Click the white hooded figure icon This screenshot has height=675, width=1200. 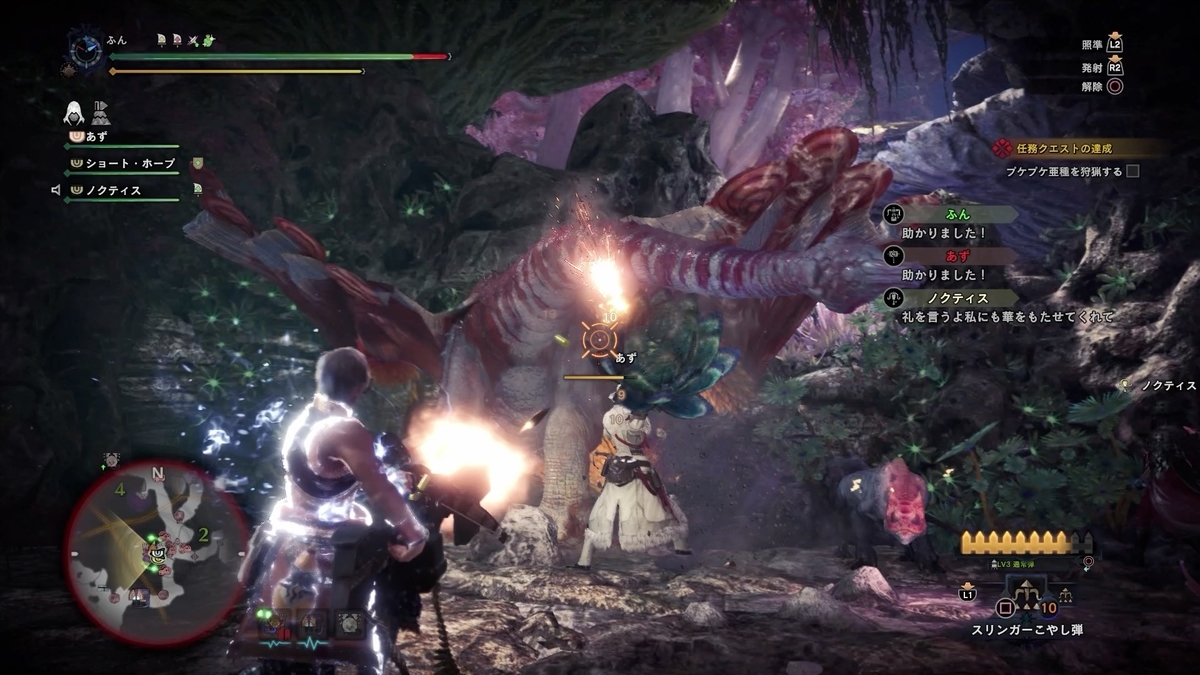click(76, 112)
